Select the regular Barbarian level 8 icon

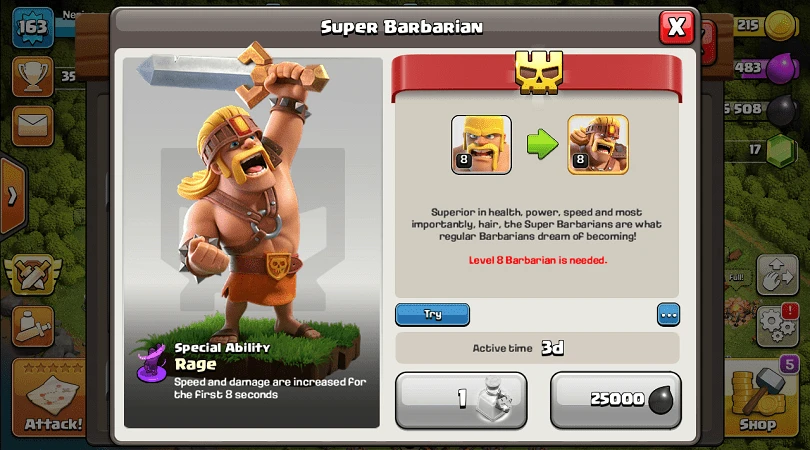point(481,145)
